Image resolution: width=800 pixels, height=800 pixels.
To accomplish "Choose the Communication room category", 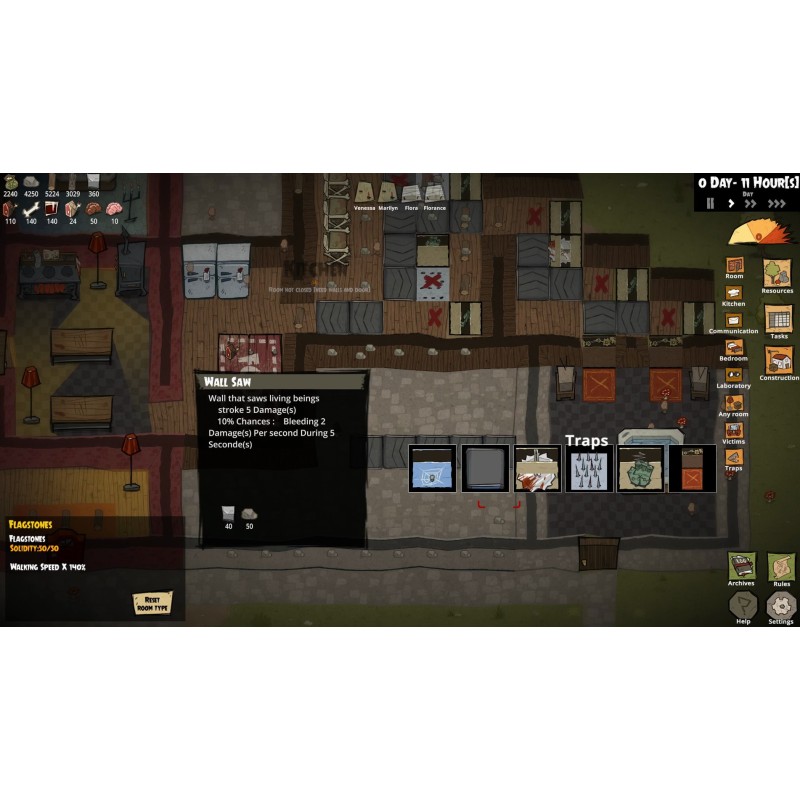I will (734, 320).
